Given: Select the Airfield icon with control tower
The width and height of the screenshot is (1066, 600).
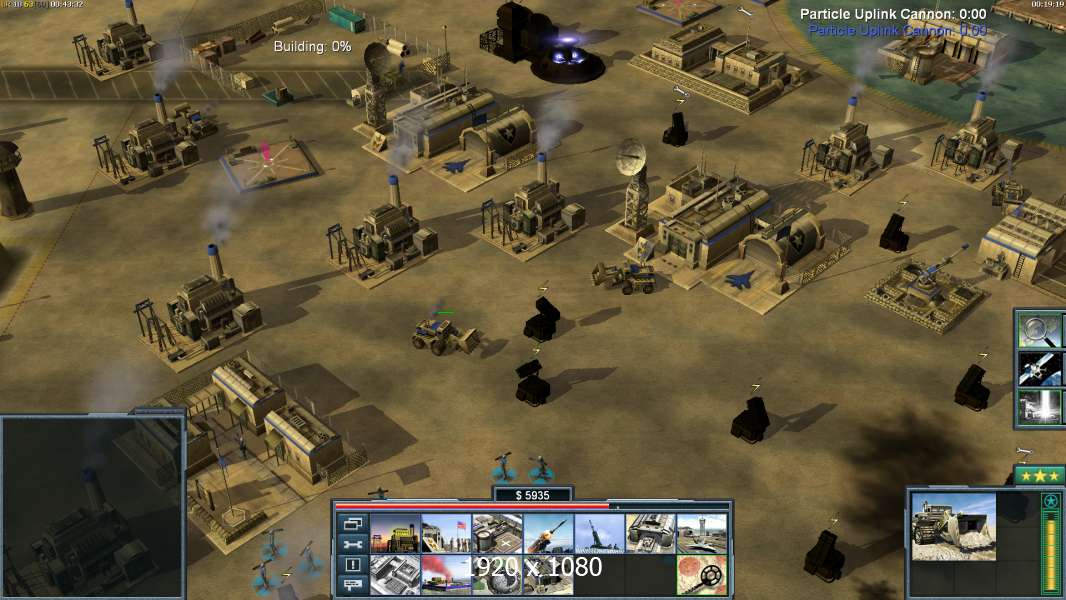Looking at the screenshot, I should click(x=701, y=534).
